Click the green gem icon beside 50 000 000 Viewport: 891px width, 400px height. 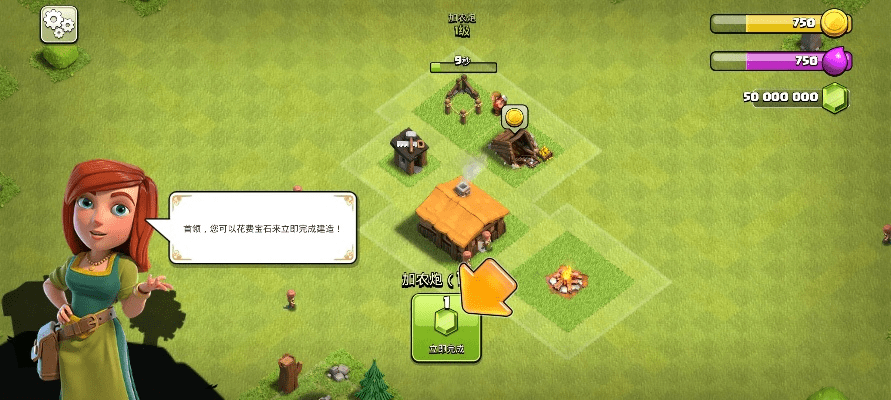tap(835, 98)
